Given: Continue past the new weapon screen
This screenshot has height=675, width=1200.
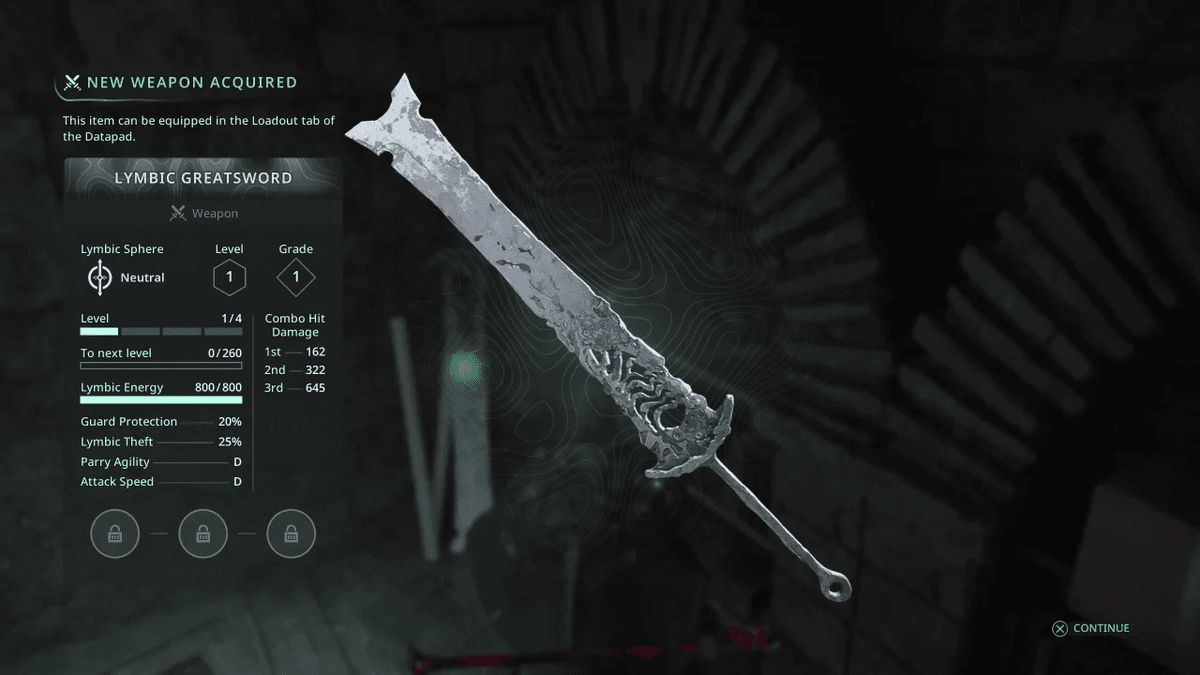Looking at the screenshot, I should (1090, 628).
